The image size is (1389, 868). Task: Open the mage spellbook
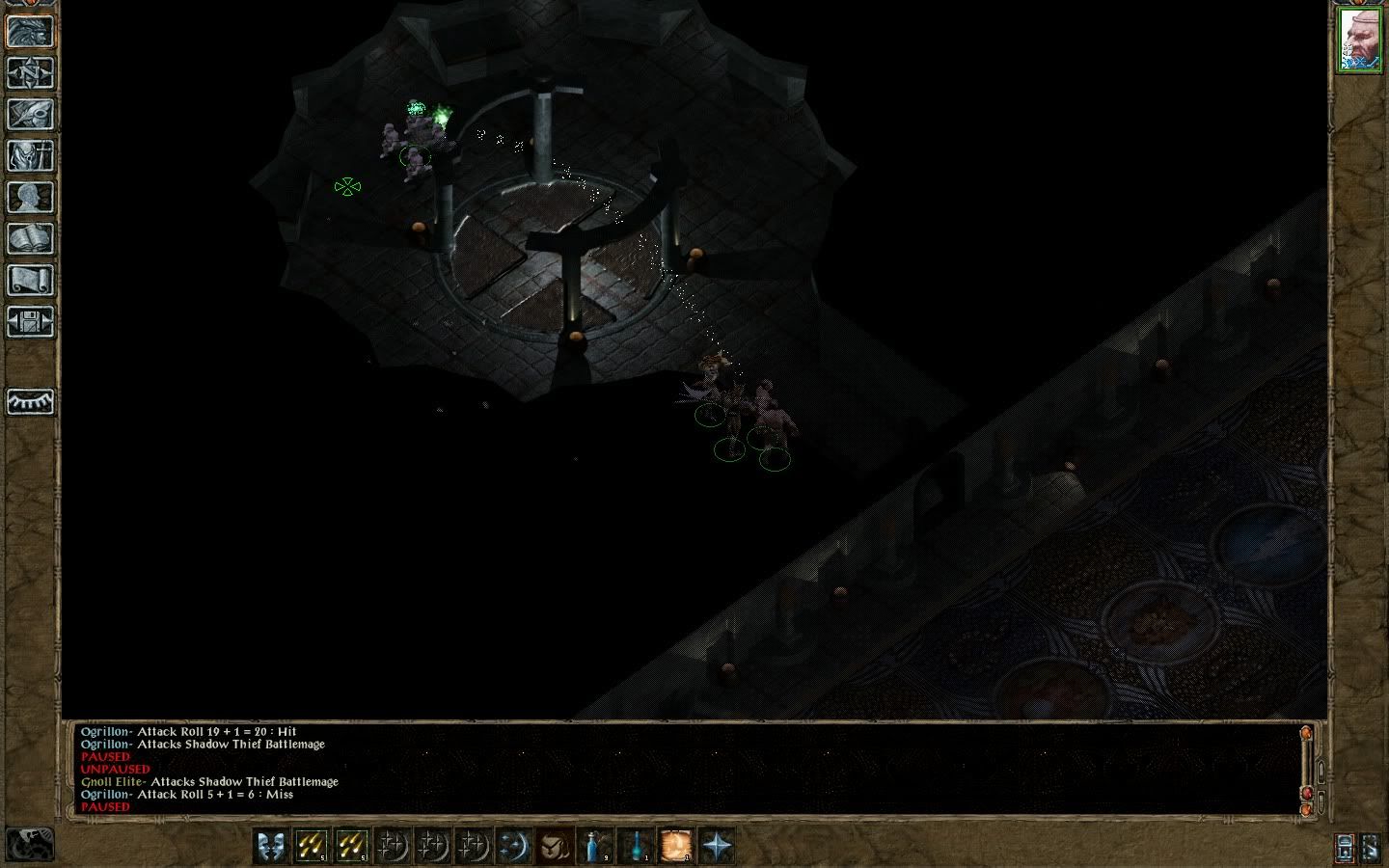pos(31,238)
